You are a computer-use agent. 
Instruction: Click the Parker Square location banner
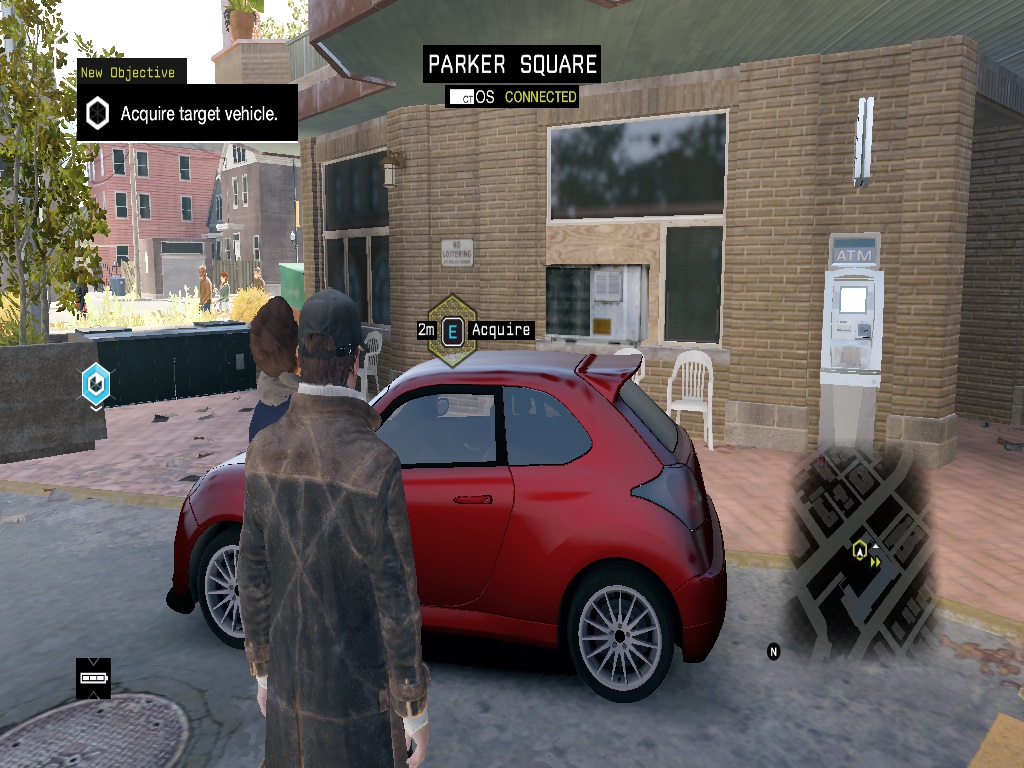point(512,65)
